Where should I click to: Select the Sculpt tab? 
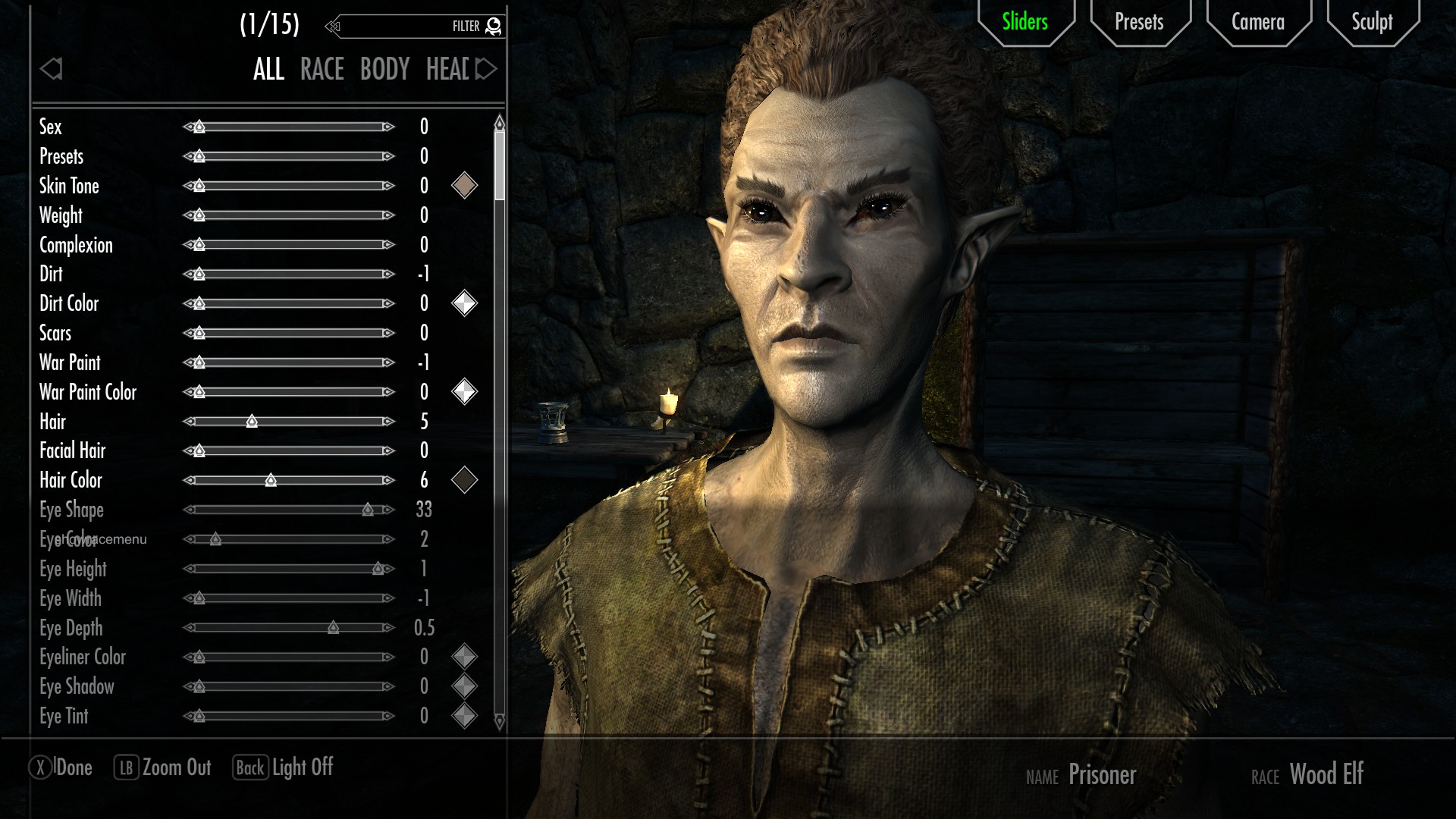(1372, 22)
